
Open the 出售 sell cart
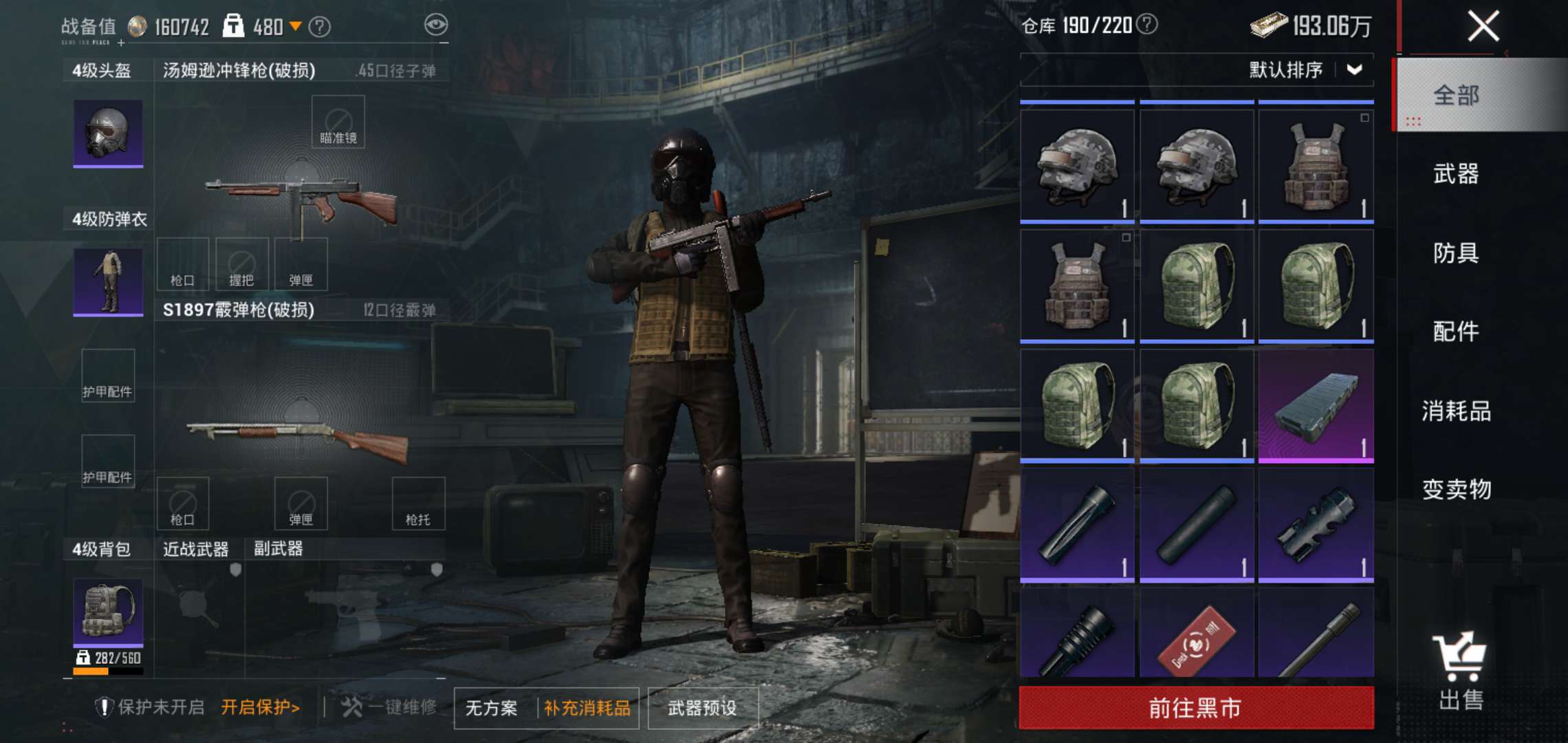coord(1460,671)
